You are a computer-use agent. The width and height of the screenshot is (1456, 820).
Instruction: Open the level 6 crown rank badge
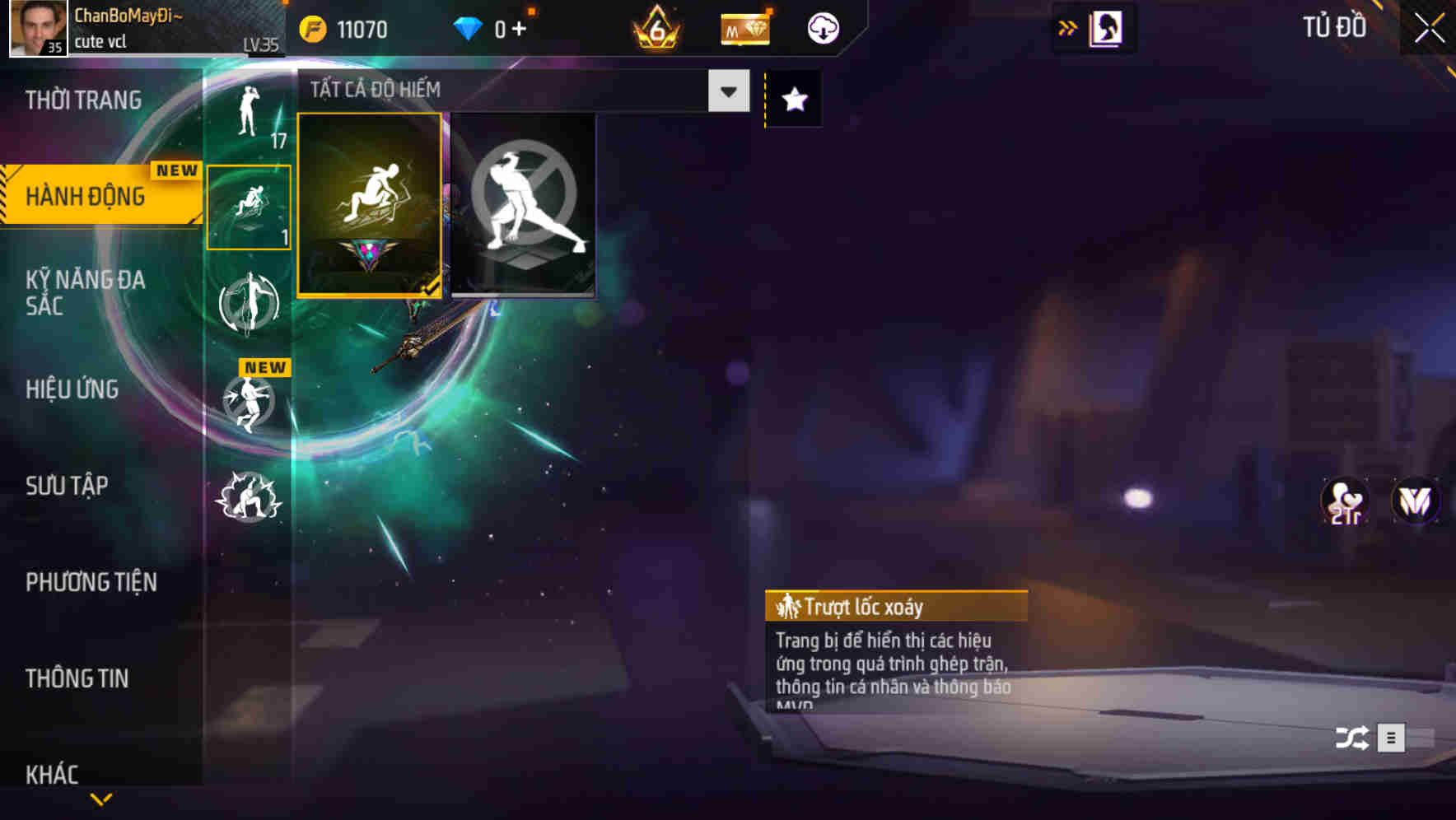tap(655, 27)
